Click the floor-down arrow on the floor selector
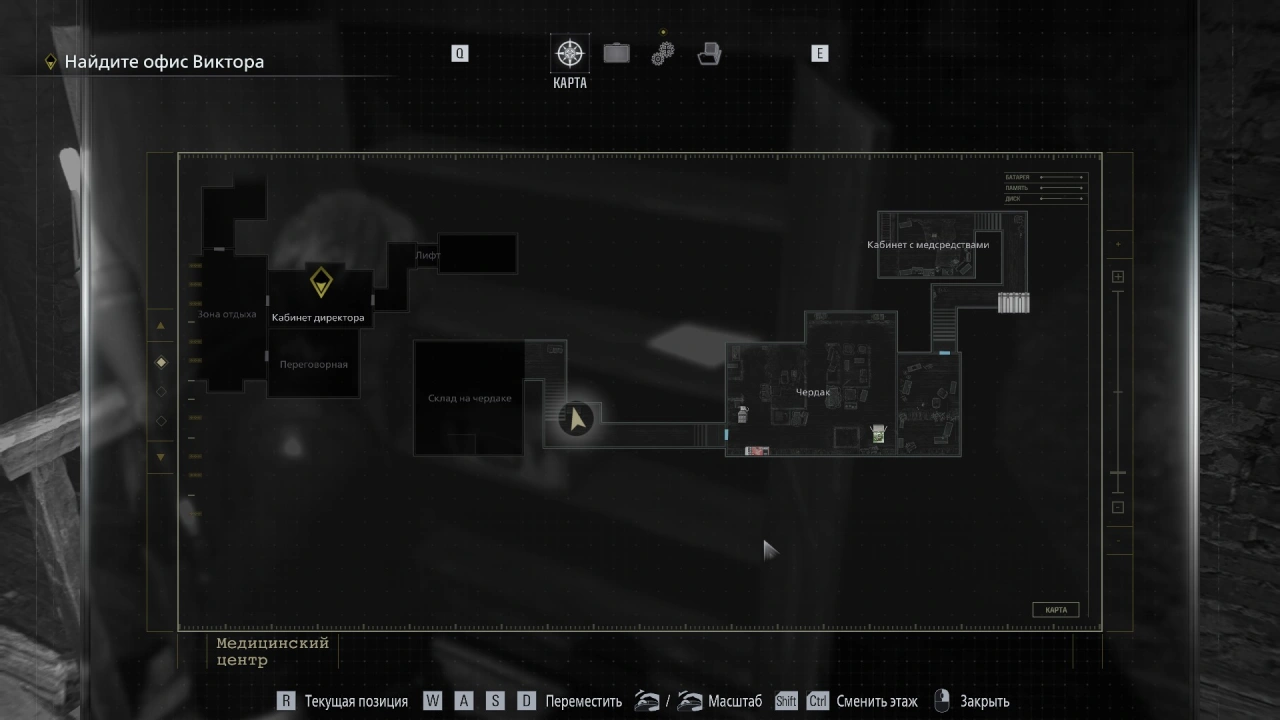Screen dimensions: 1280x720 [x=160, y=457]
